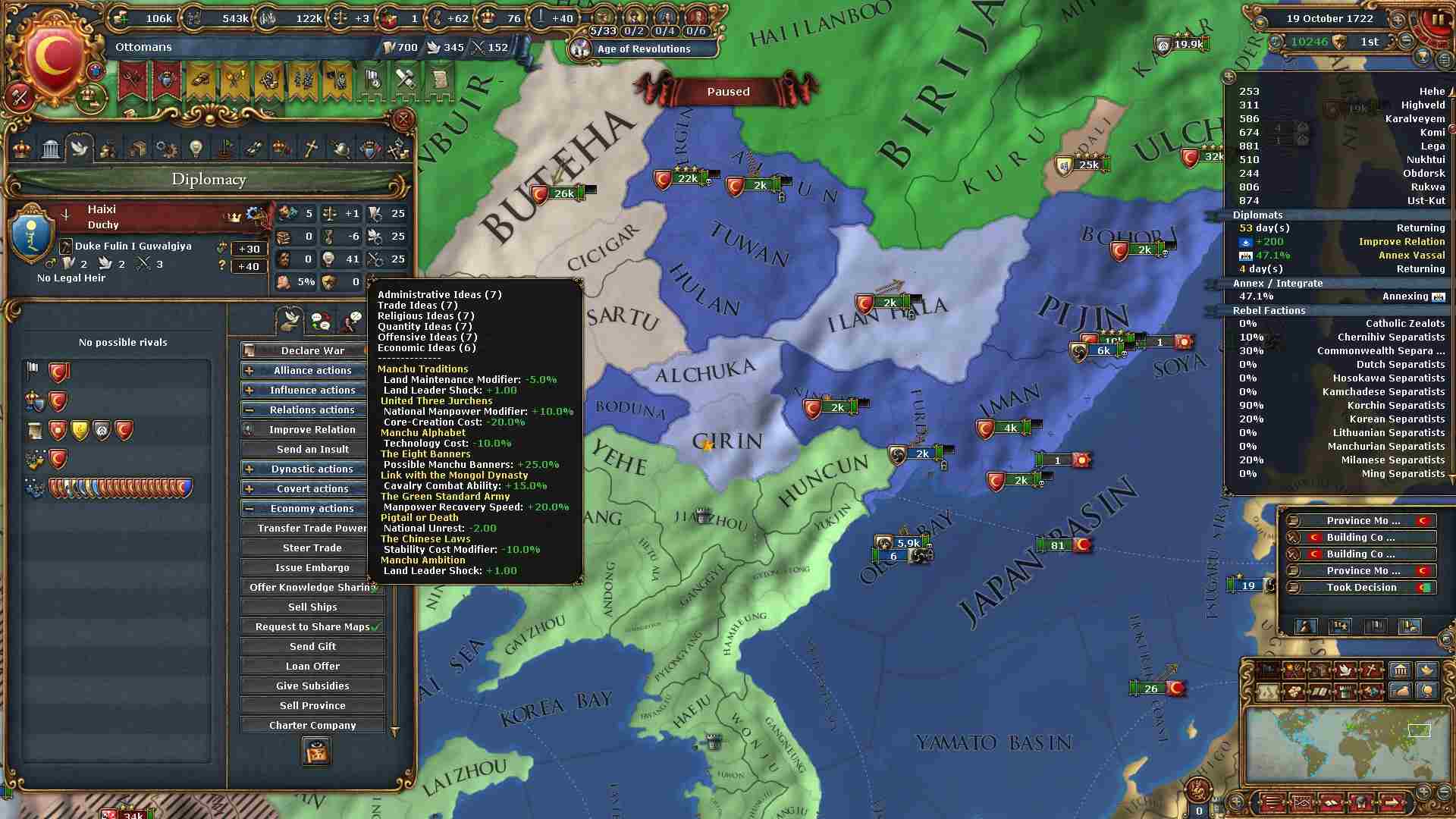Select Transfer Trade Power
This screenshot has height=819, width=1456.
tap(312, 528)
